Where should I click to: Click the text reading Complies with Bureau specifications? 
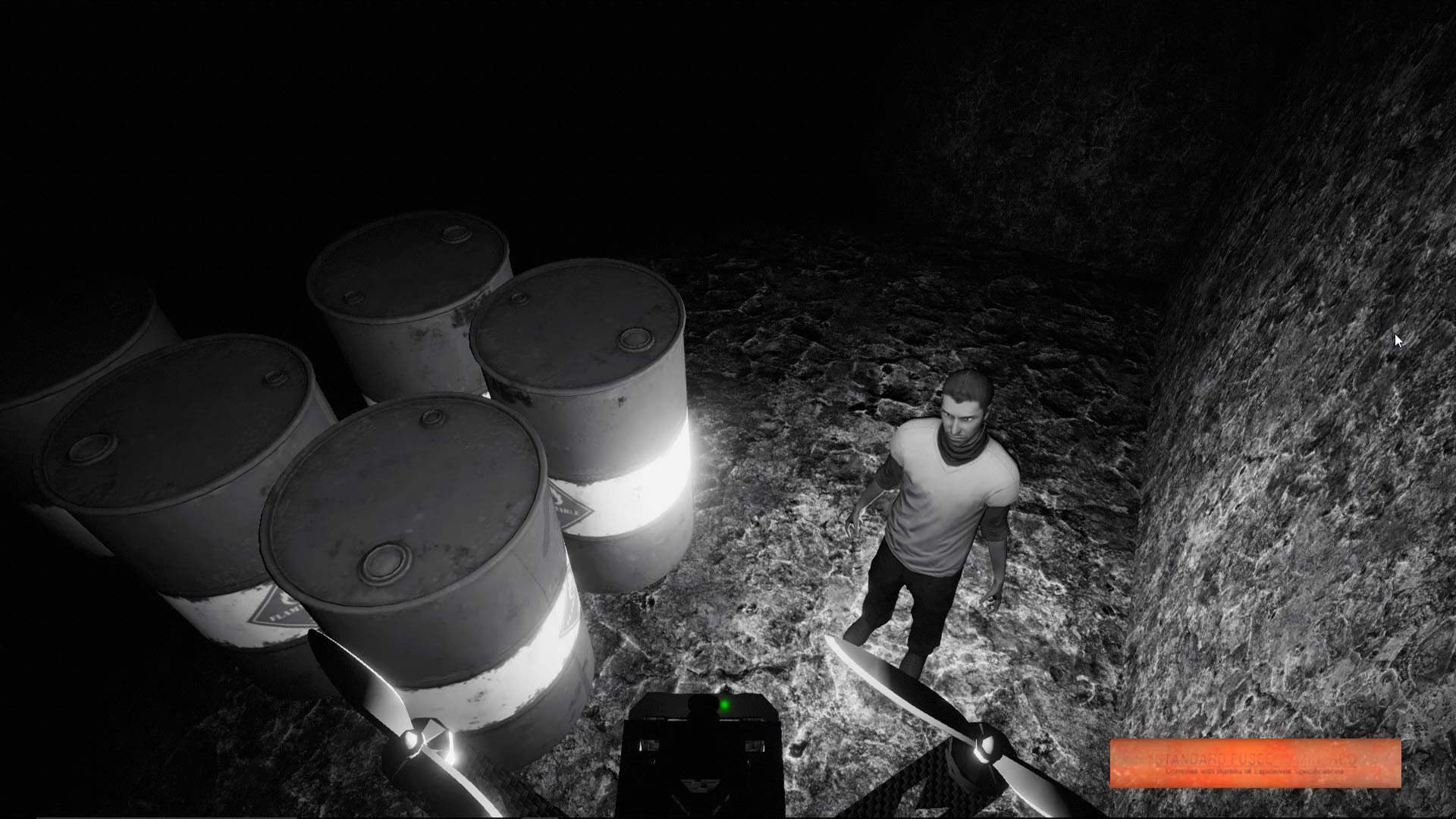point(1257,771)
